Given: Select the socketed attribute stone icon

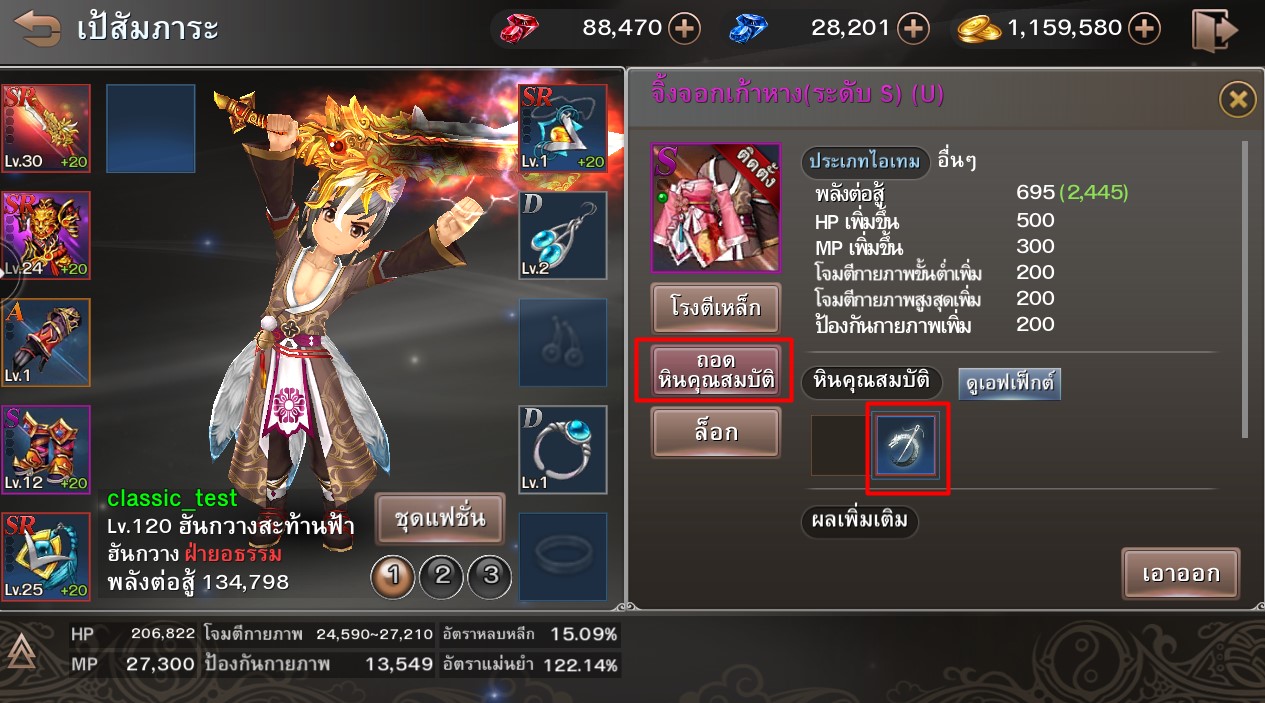Looking at the screenshot, I should [906, 444].
